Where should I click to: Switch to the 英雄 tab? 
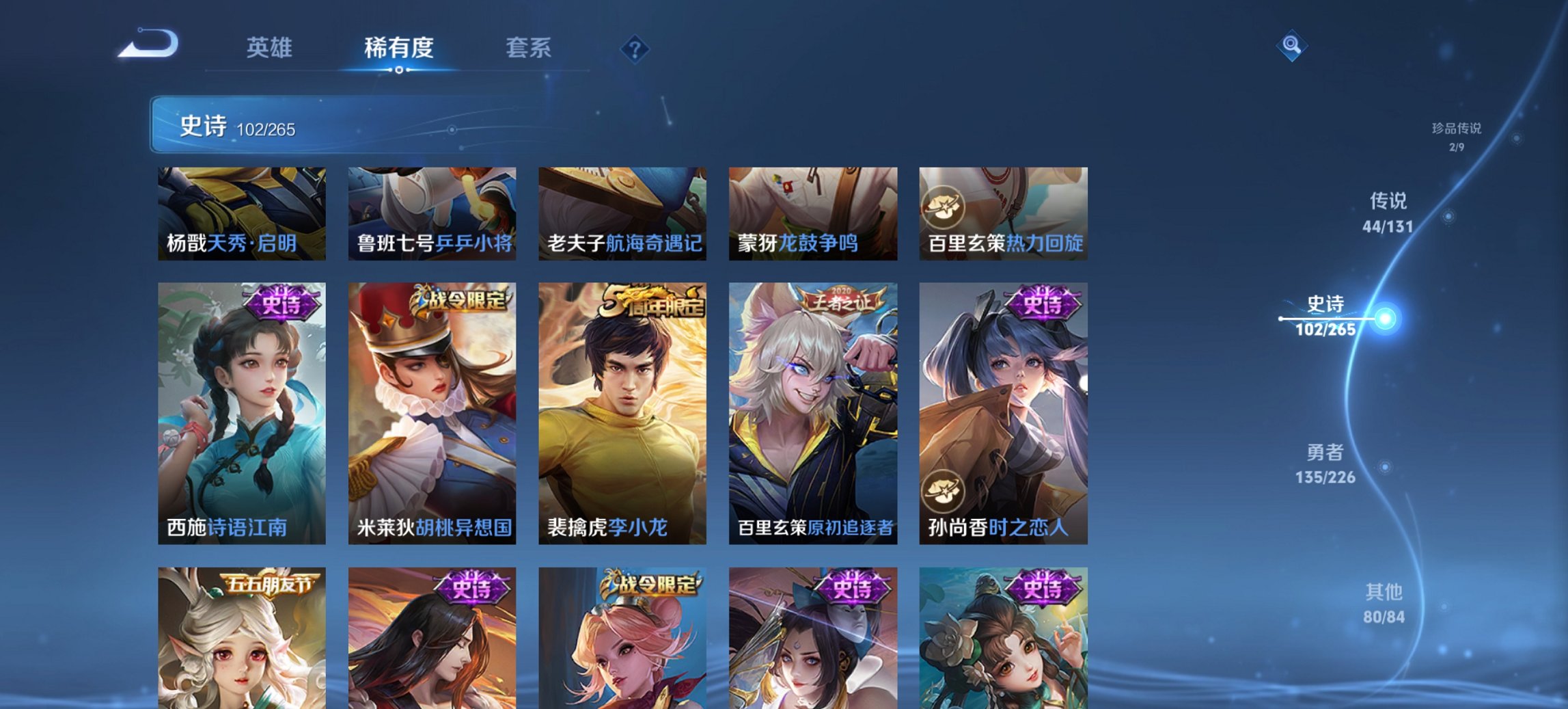271,48
